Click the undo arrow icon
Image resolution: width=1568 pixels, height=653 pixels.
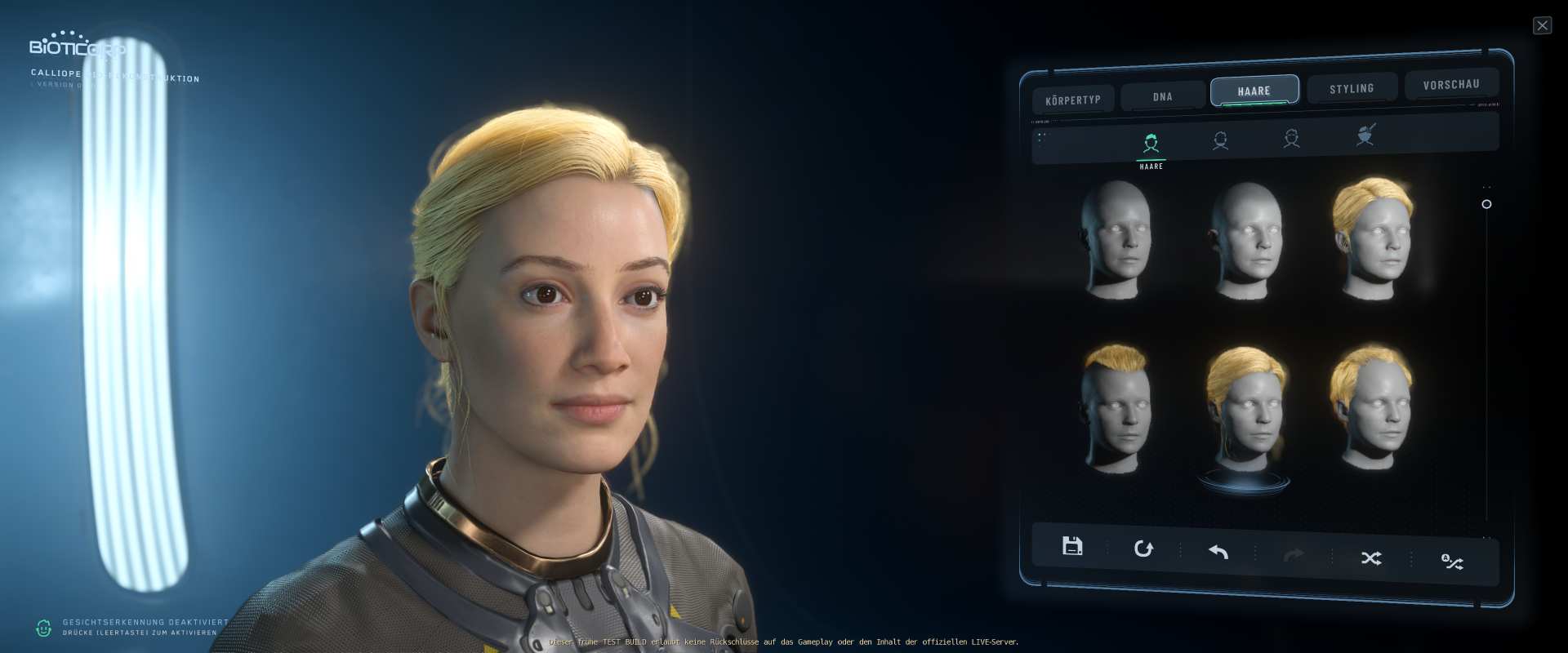pyautogui.click(x=1217, y=553)
